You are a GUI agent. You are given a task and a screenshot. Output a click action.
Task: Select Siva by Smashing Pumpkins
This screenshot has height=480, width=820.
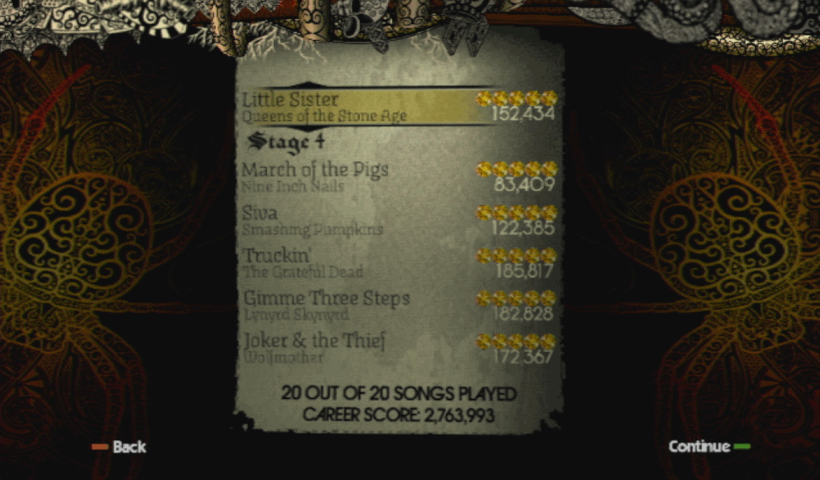coord(398,219)
